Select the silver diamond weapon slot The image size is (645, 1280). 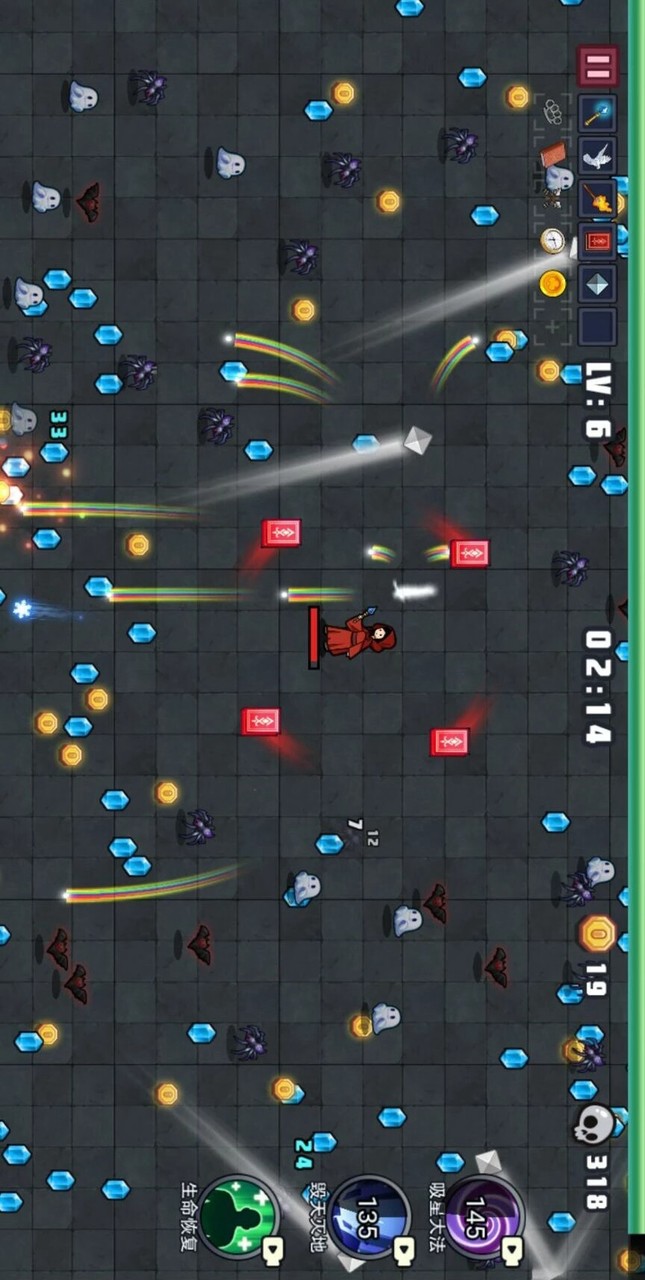597,285
